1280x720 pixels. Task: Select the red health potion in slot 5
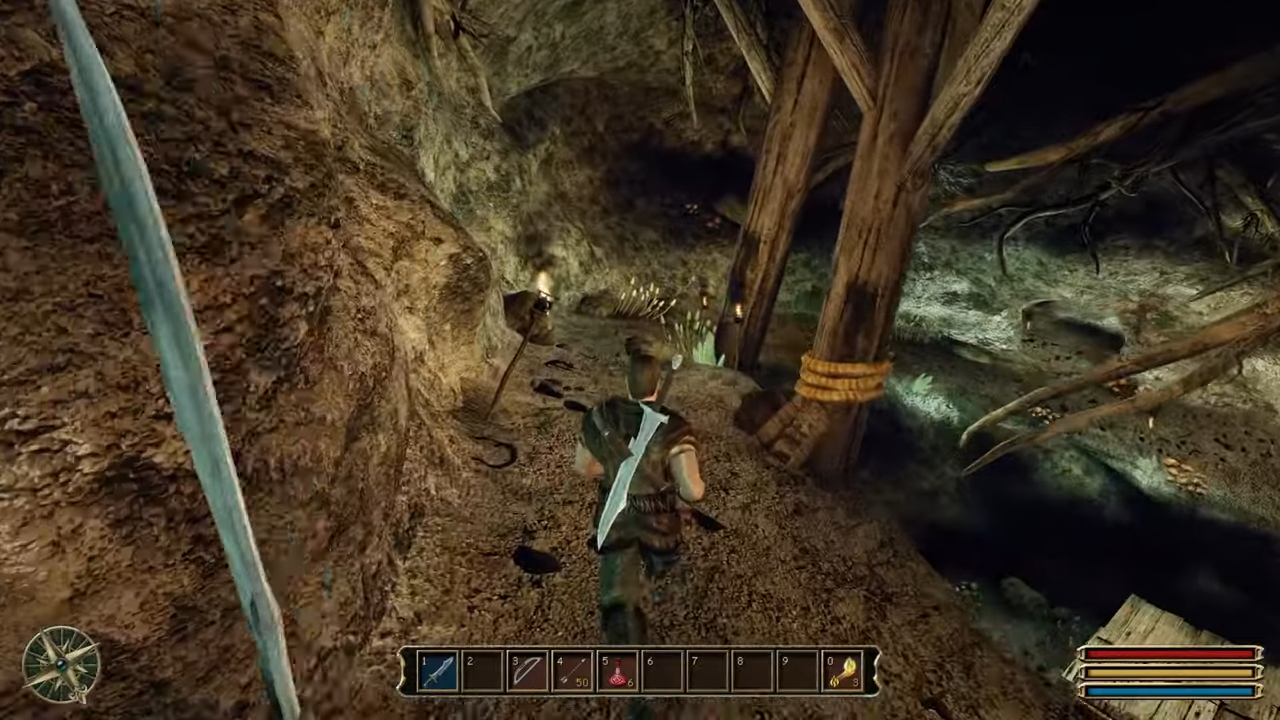coord(617,670)
